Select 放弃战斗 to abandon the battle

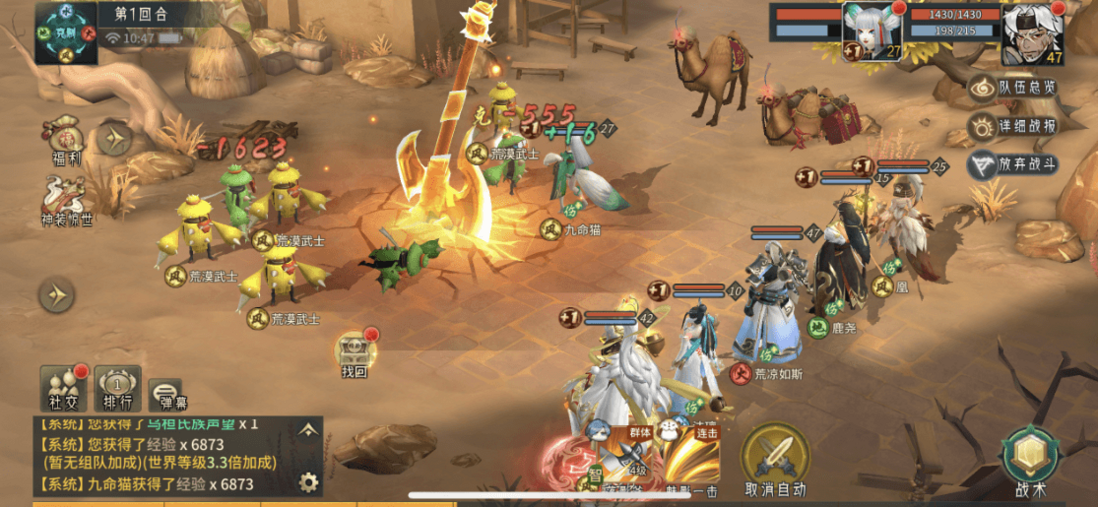(1012, 165)
